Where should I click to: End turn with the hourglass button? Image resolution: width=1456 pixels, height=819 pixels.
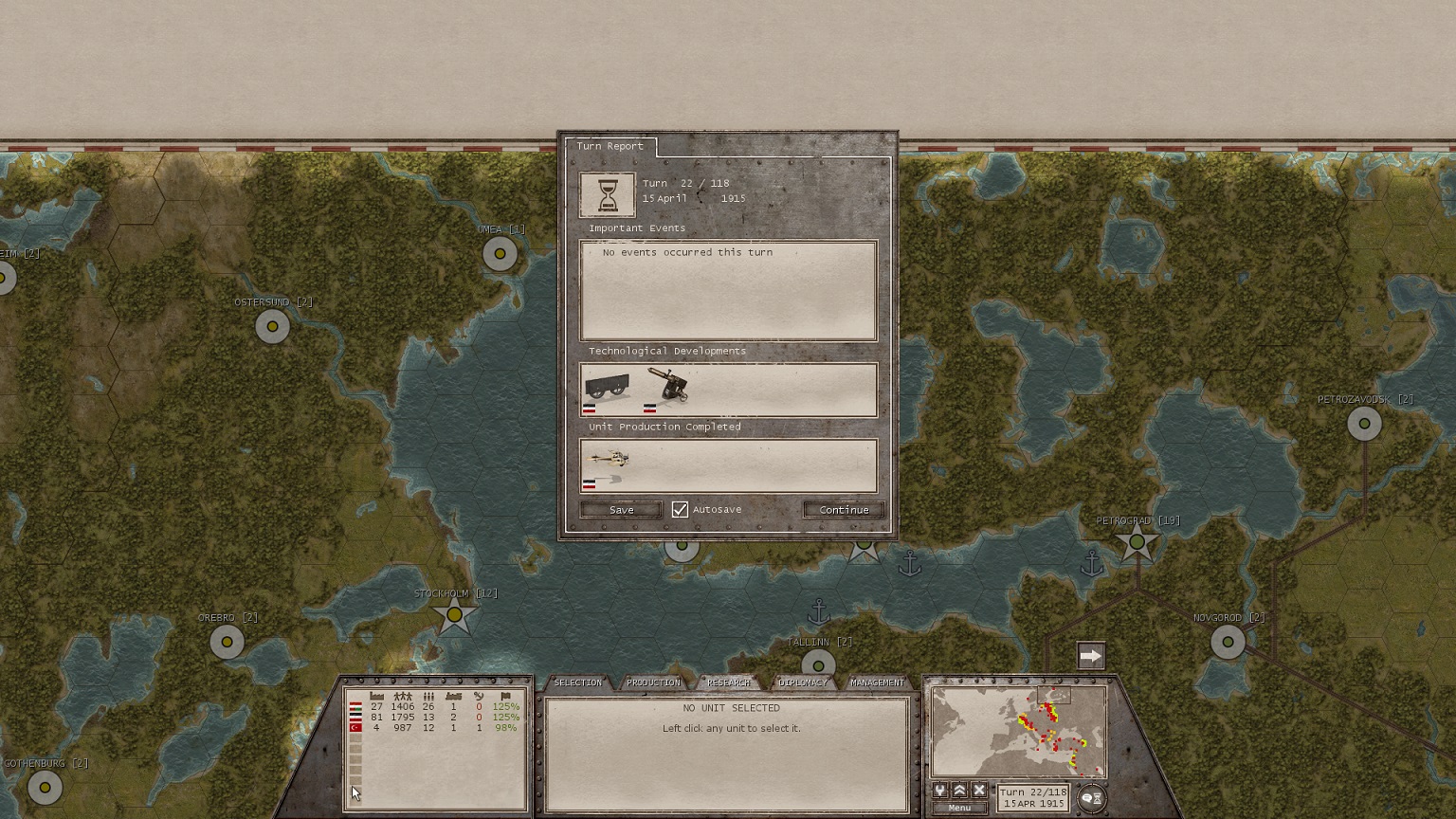(1092, 798)
